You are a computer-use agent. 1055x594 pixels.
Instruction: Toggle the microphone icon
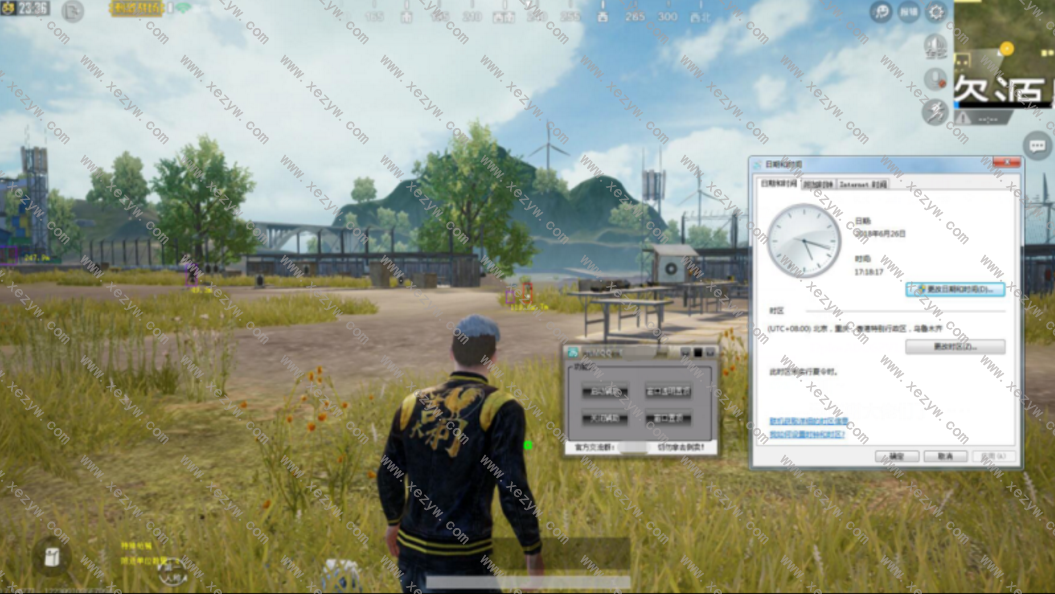[935, 79]
